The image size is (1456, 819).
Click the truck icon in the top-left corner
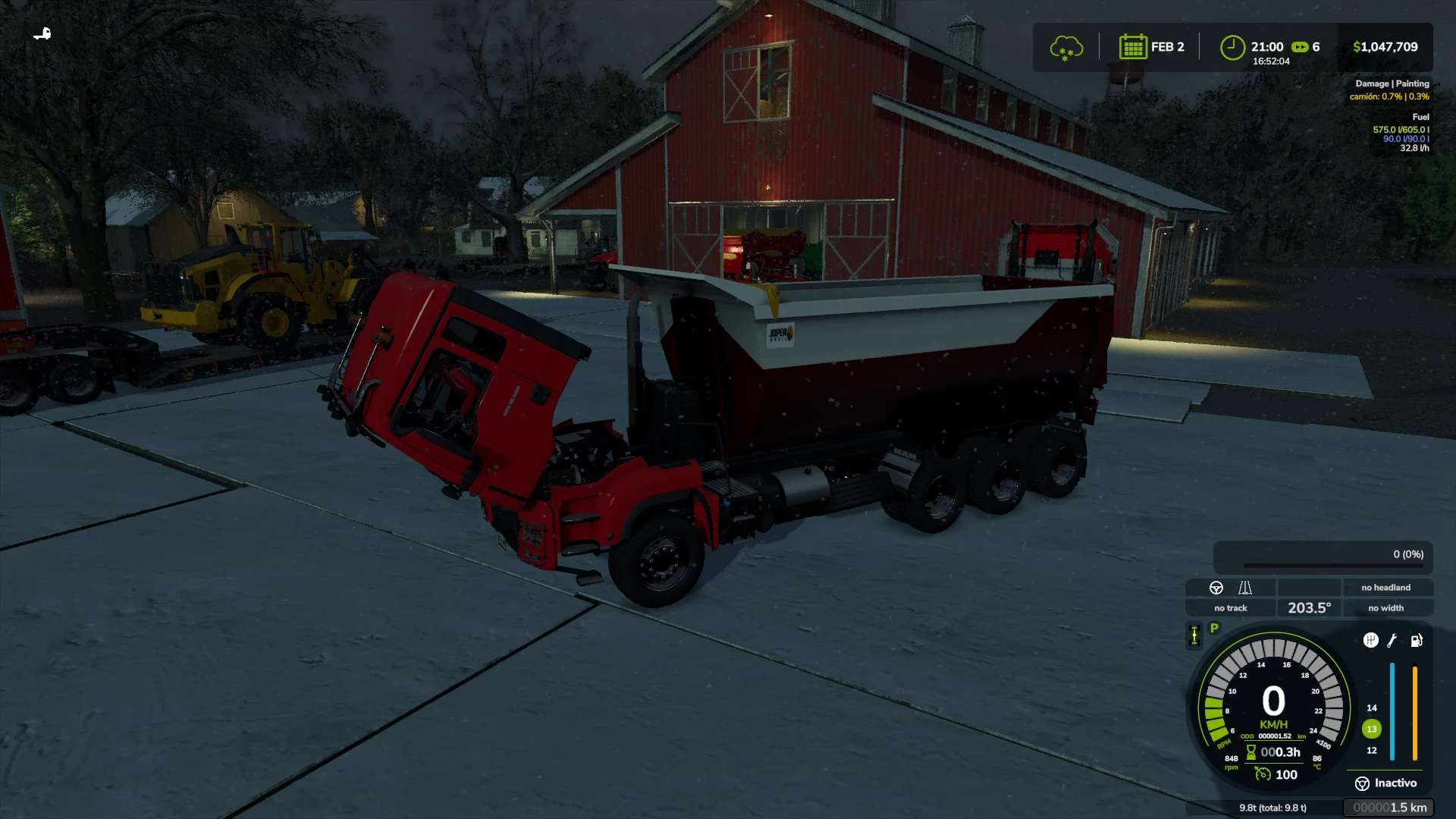tap(42, 33)
